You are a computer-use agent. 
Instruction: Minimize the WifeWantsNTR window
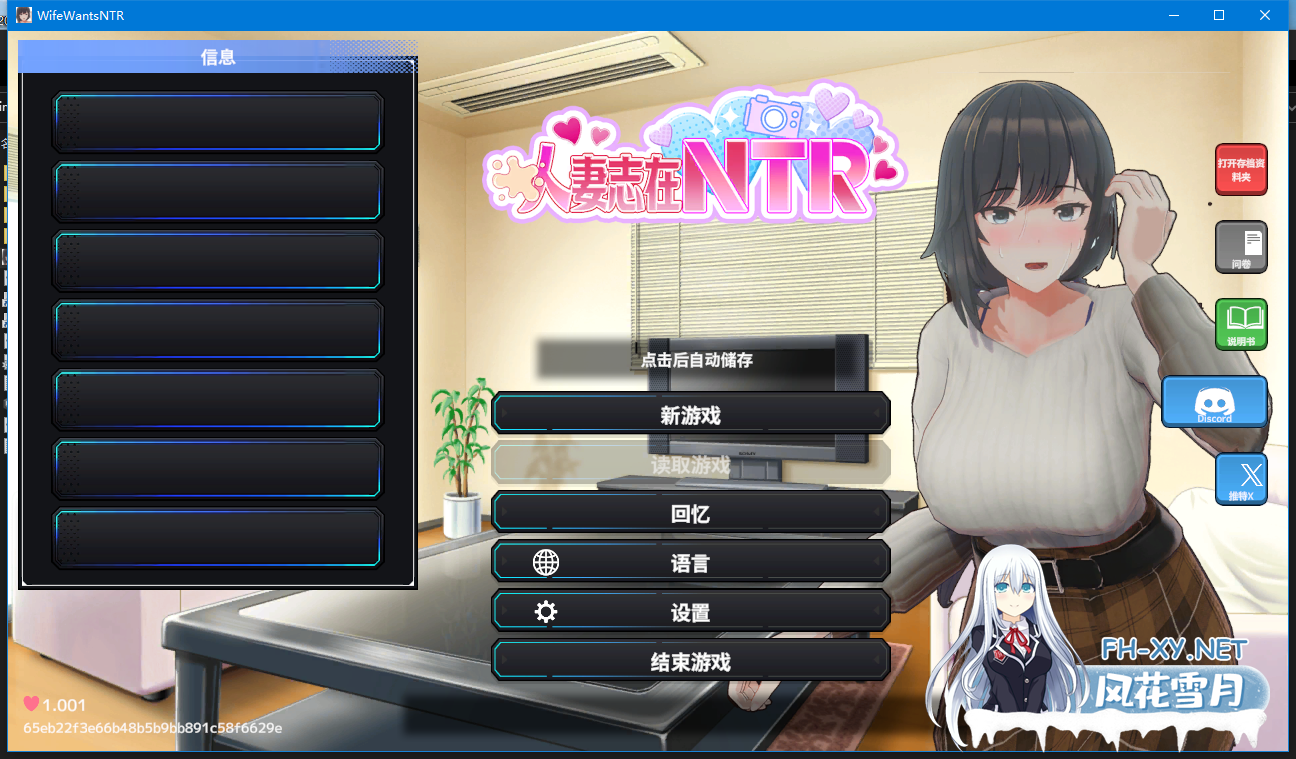(1173, 15)
